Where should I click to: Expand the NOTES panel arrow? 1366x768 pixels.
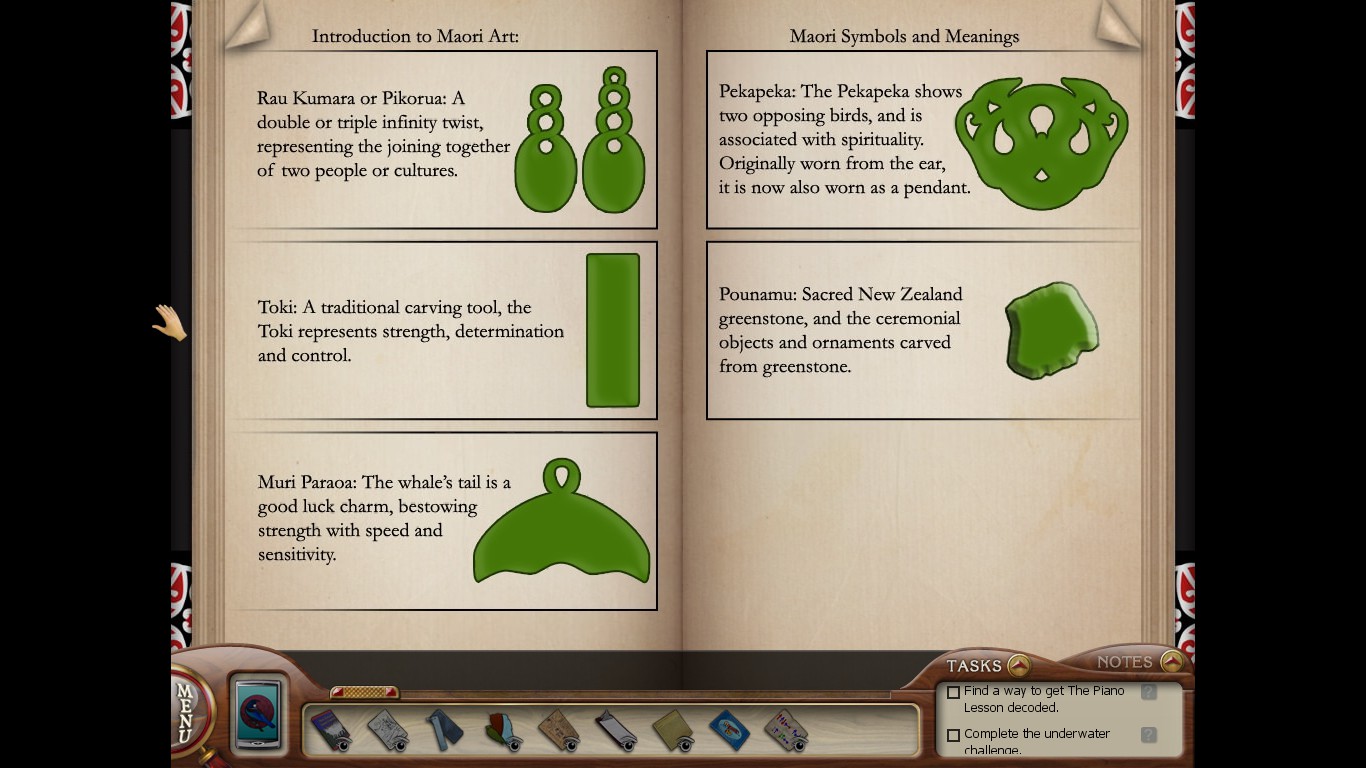[1172, 661]
